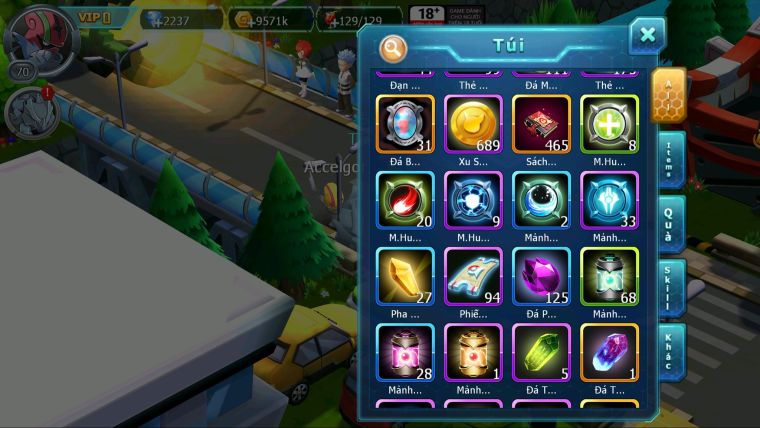
Task: Close the Túi bag window
Action: [647, 35]
